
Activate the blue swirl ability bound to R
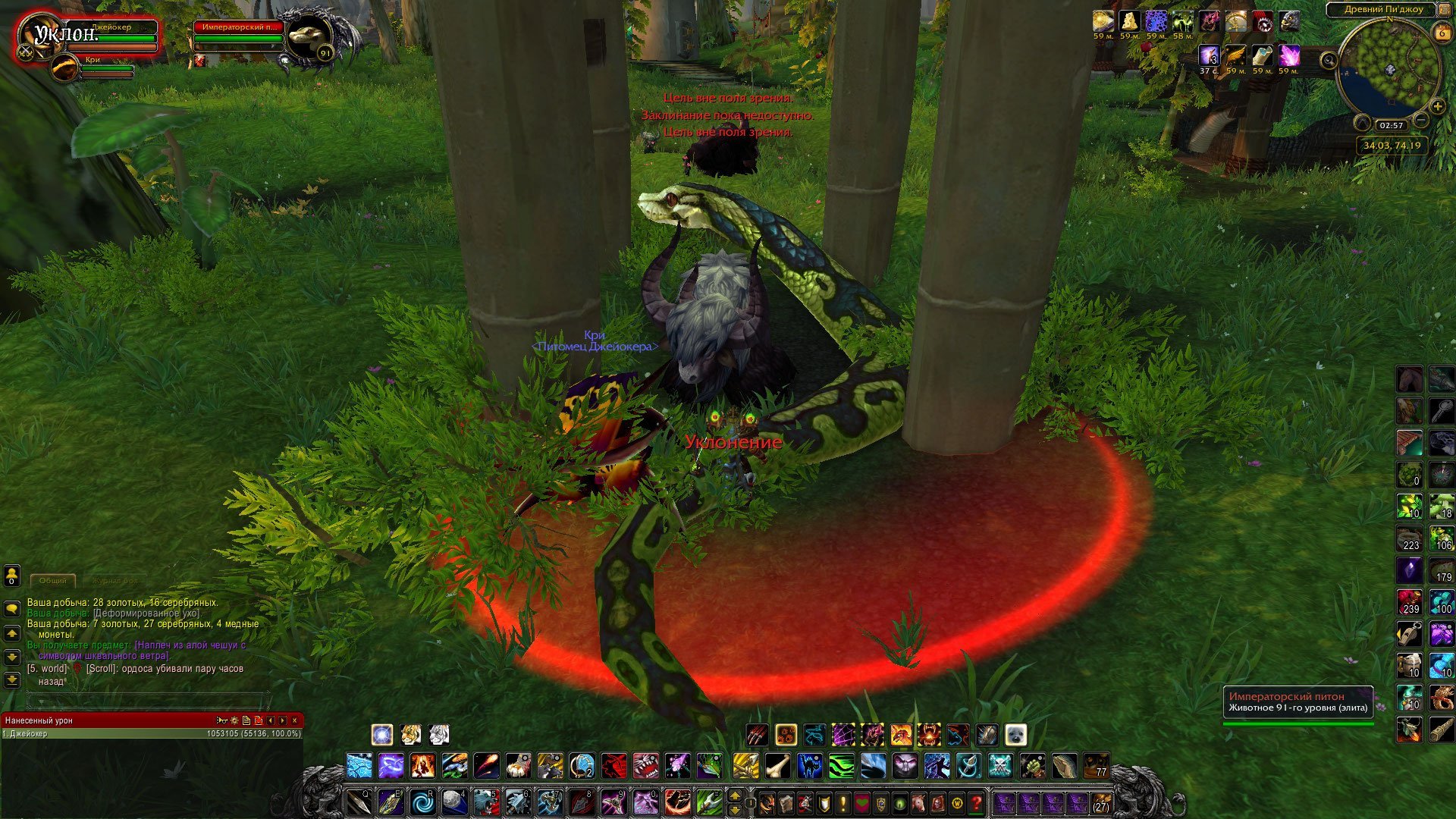pos(422,802)
